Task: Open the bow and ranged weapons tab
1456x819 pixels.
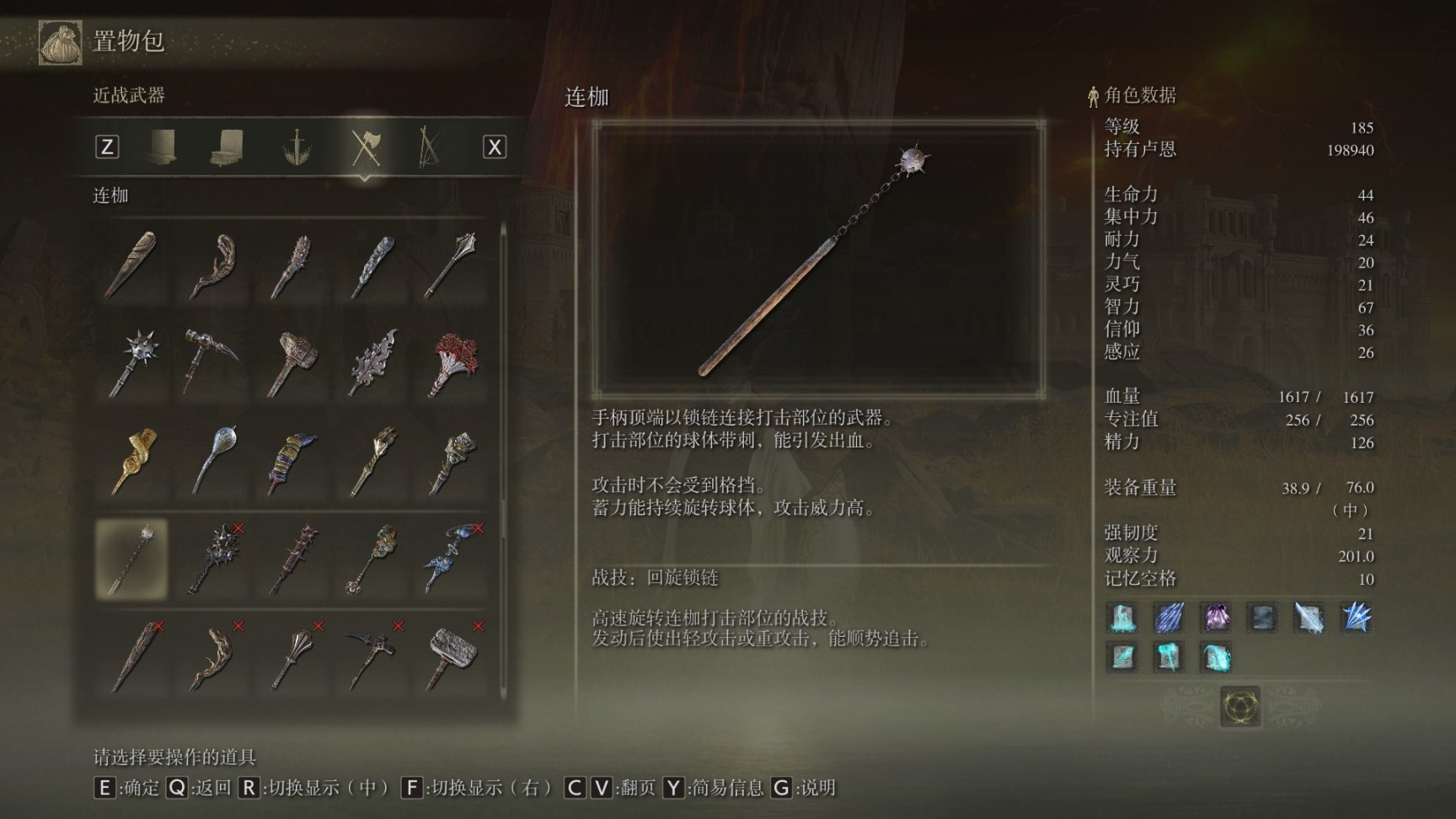Action: [x=429, y=147]
